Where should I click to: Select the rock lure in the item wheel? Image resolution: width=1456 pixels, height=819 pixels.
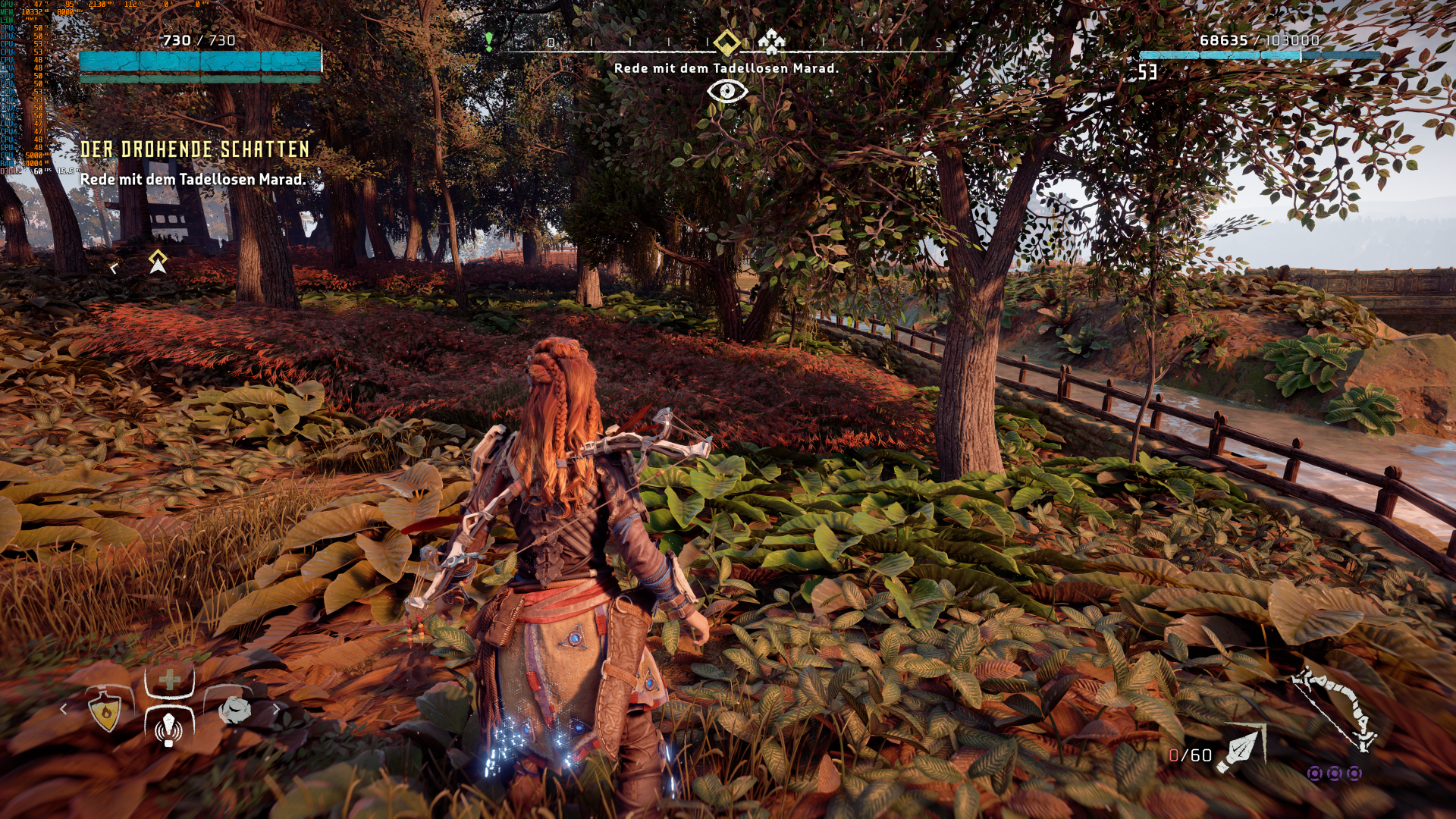pos(235,711)
